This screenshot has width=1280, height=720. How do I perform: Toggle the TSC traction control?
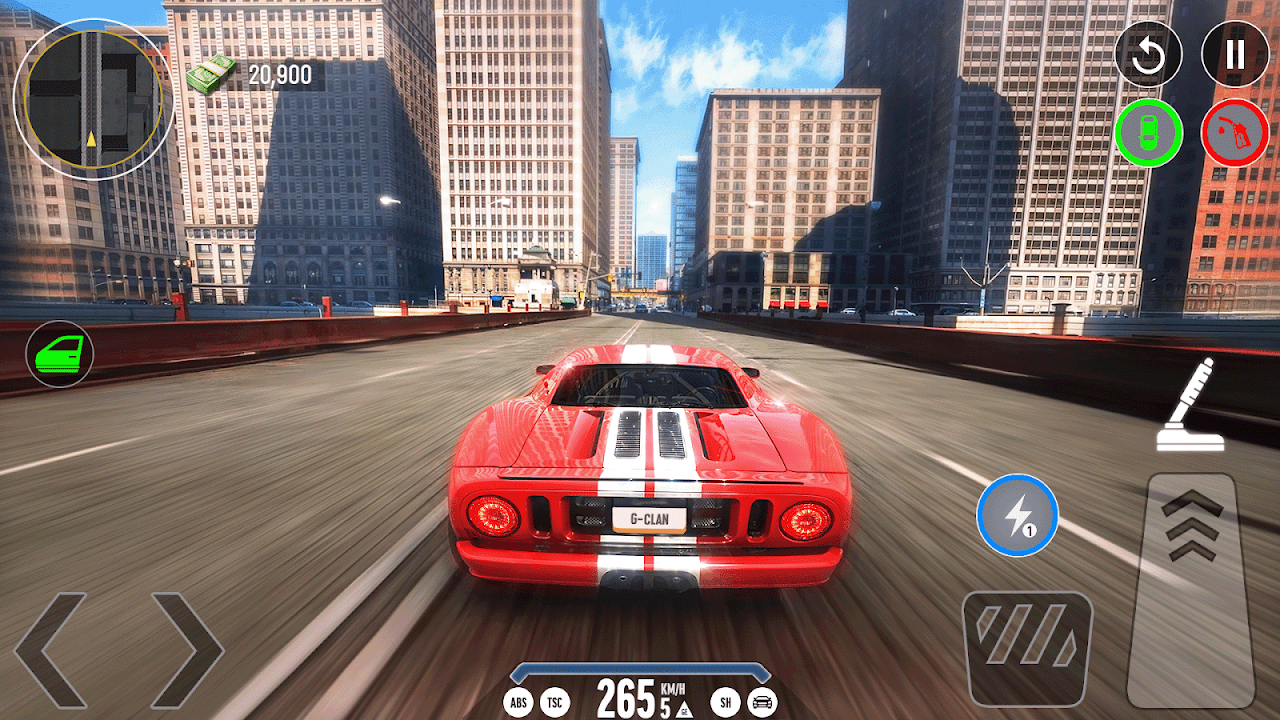pyautogui.click(x=554, y=703)
